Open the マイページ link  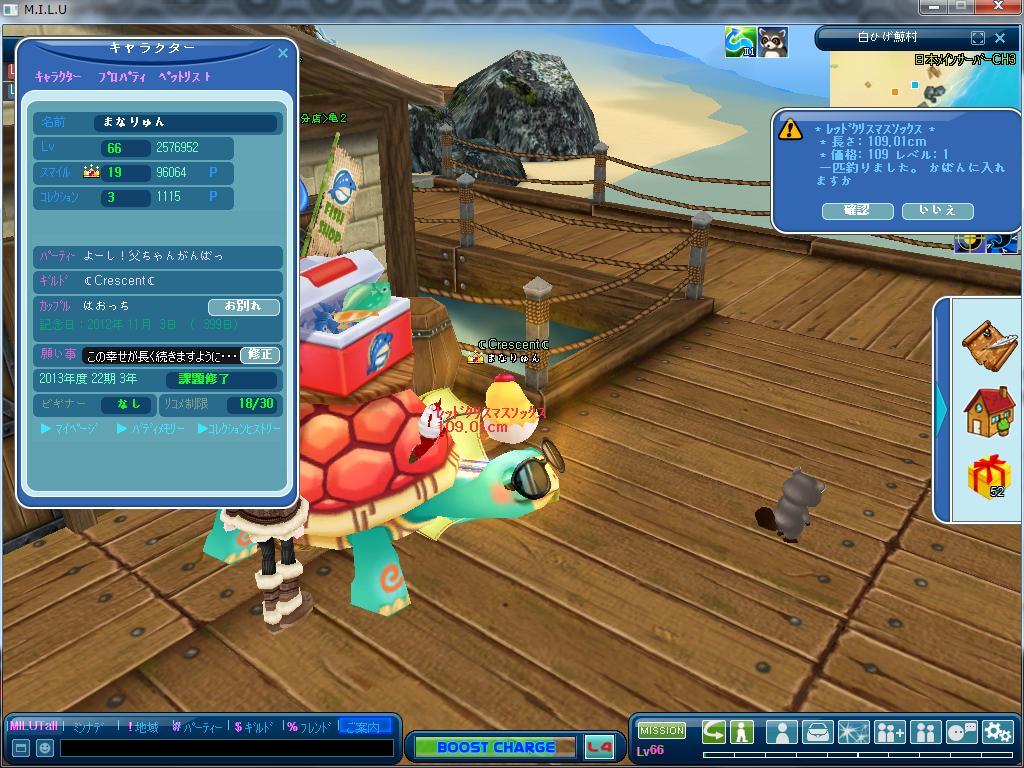tap(70, 429)
